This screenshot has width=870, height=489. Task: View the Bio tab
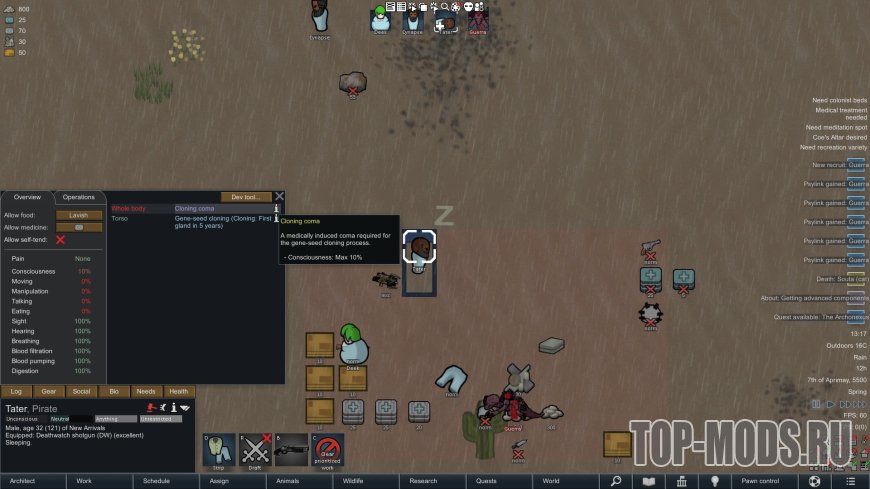113,391
